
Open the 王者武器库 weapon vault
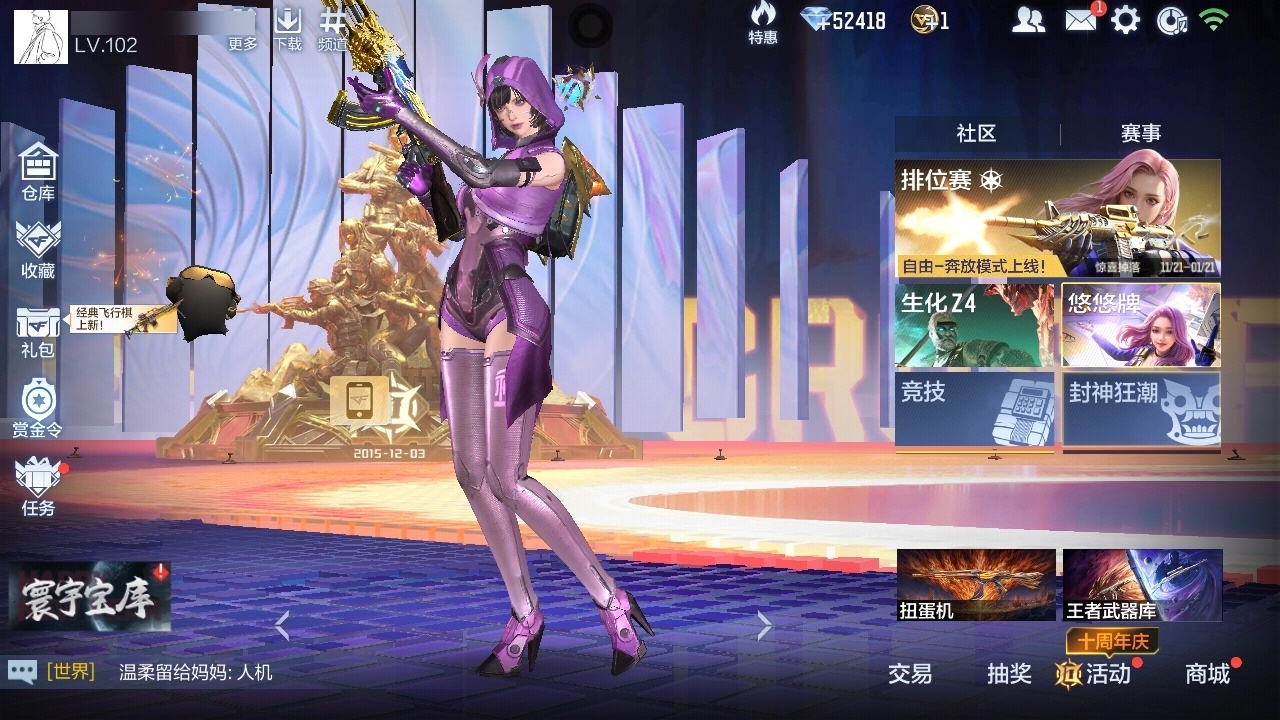click(1142, 585)
